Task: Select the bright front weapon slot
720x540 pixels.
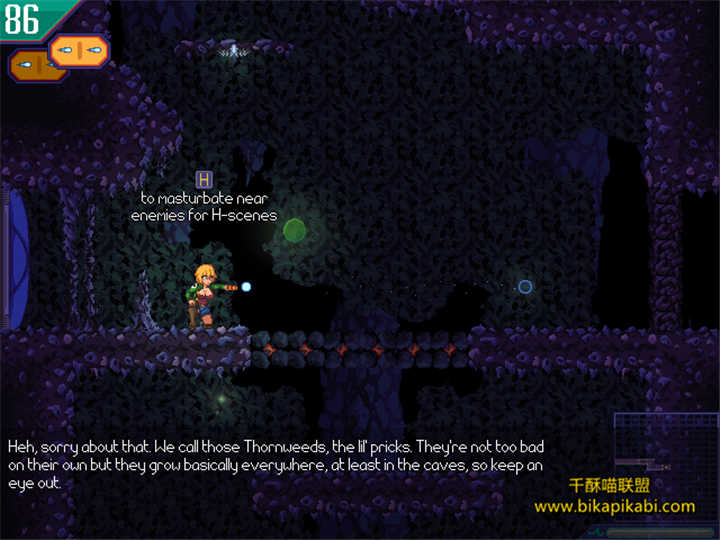Action: pos(79,49)
